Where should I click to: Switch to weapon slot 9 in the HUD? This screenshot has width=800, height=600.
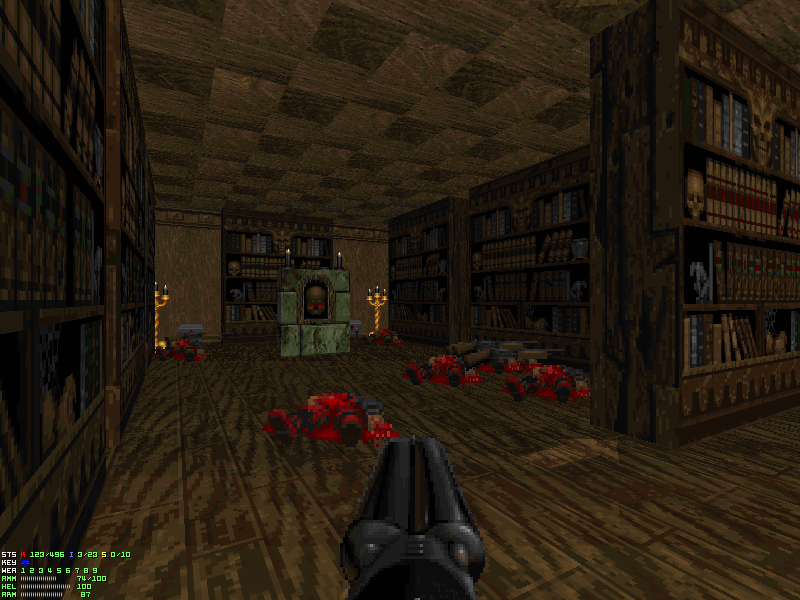coord(95,570)
